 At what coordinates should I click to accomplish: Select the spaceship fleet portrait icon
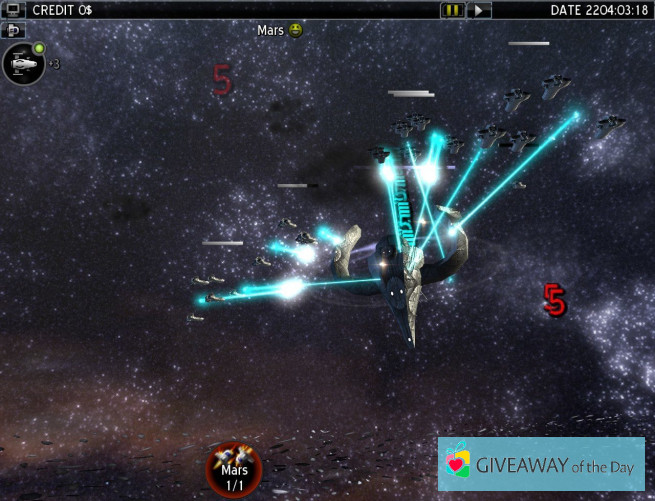click(22, 64)
